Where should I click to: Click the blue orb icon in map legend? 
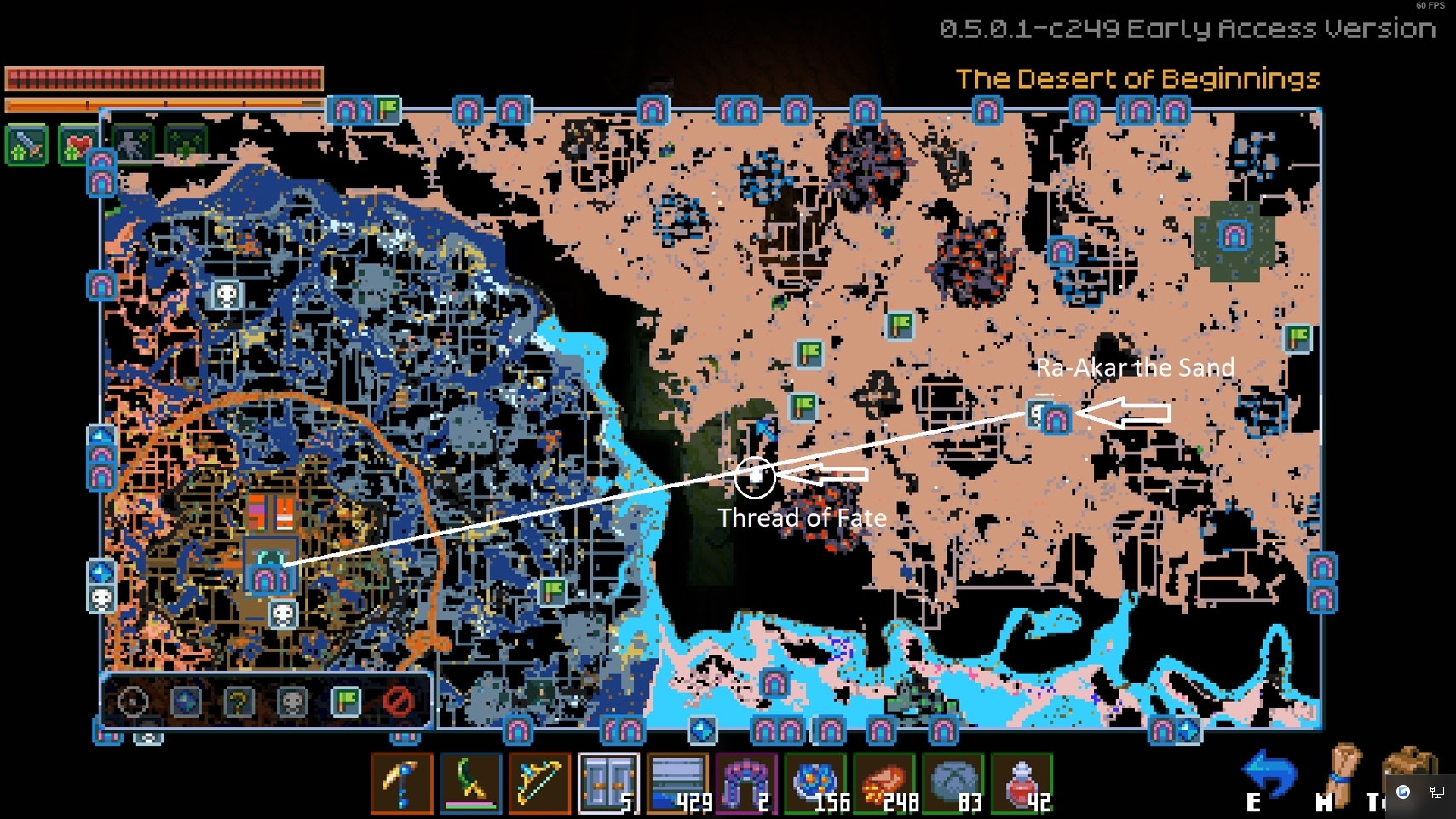point(187,701)
